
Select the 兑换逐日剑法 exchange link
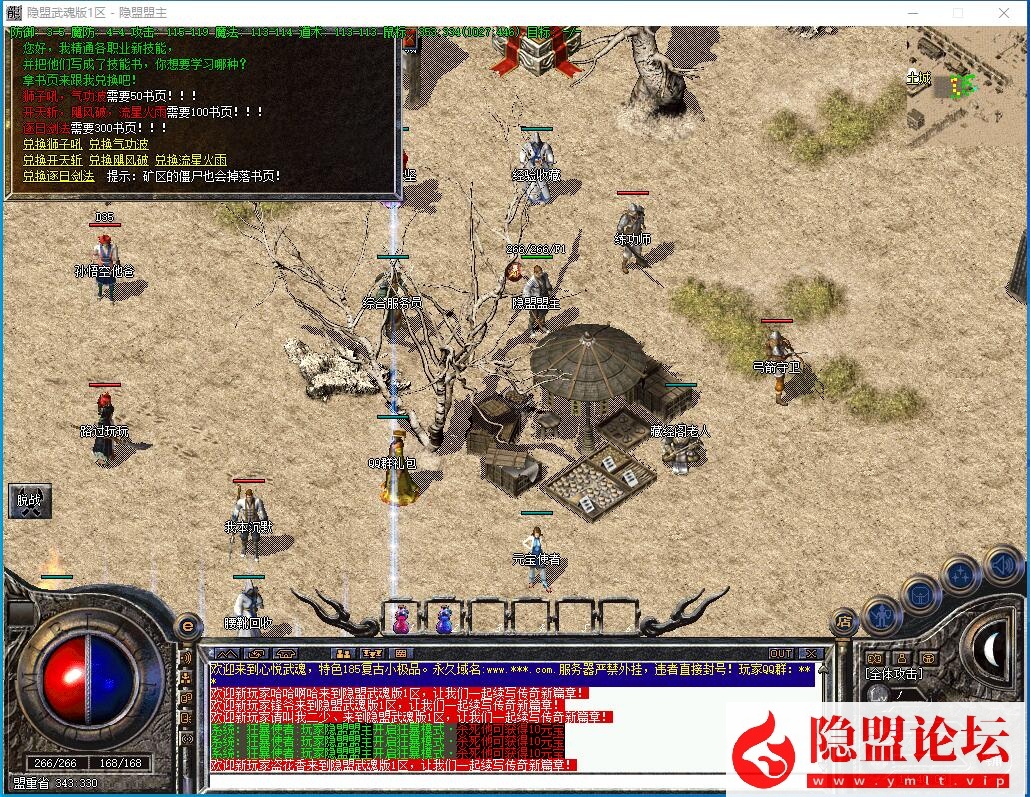pos(59,176)
